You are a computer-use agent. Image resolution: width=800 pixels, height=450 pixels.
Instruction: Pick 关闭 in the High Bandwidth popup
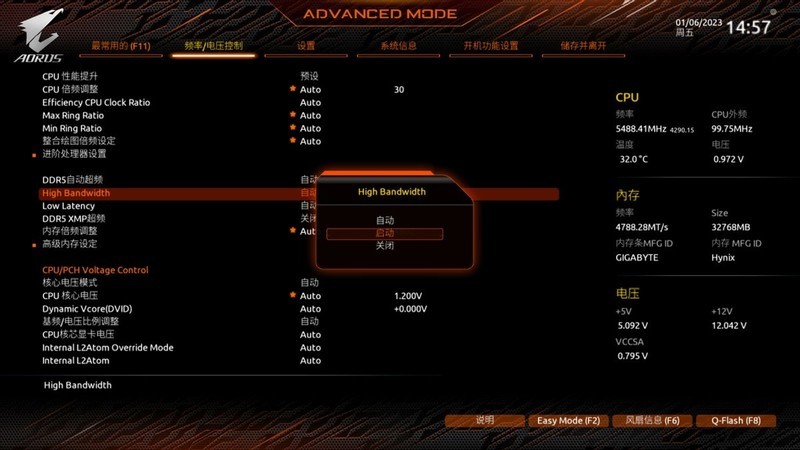[385, 245]
